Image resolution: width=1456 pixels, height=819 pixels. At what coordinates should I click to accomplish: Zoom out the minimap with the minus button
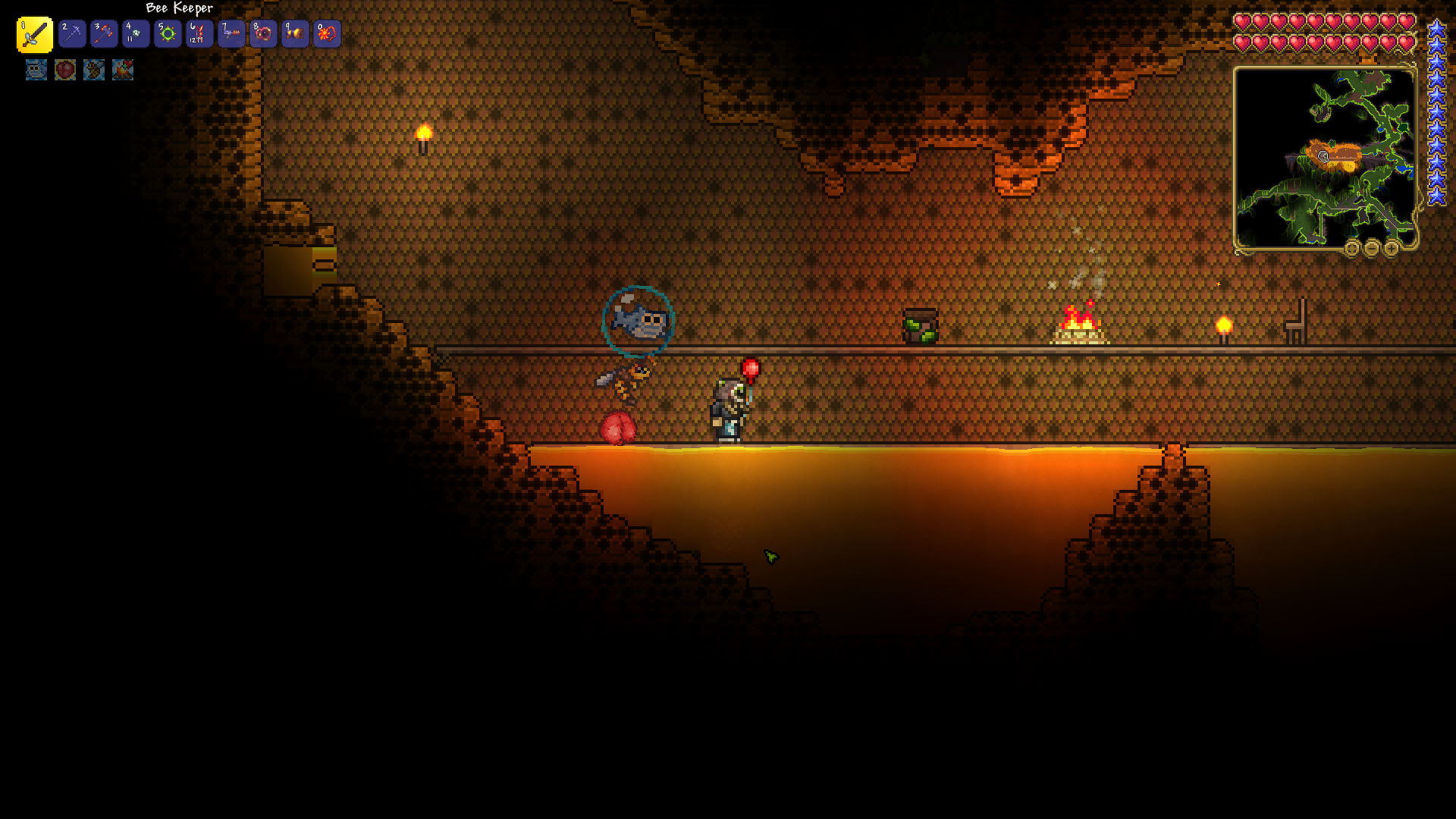[1372, 248]
